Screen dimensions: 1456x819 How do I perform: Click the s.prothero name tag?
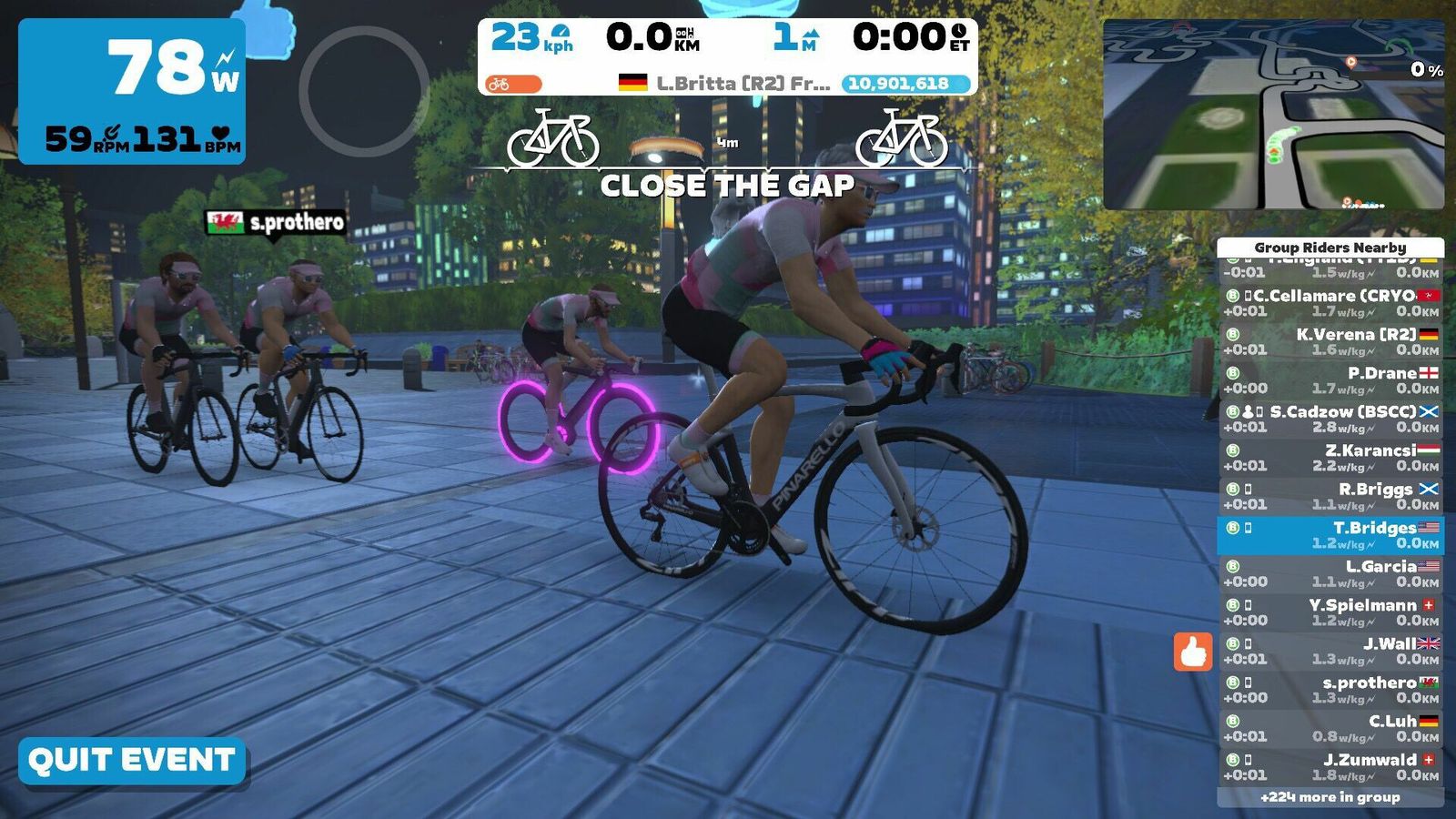(x=277, y=223)
